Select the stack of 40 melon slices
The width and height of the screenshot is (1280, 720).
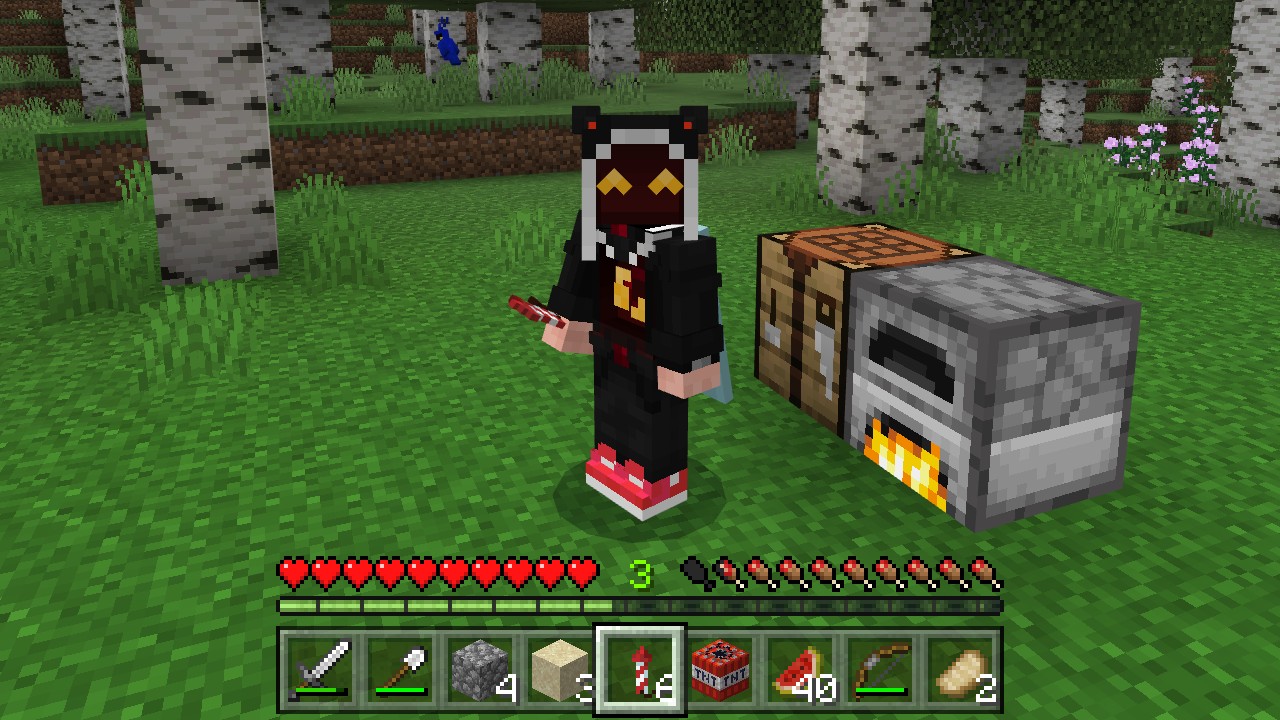tap(801, 668)
